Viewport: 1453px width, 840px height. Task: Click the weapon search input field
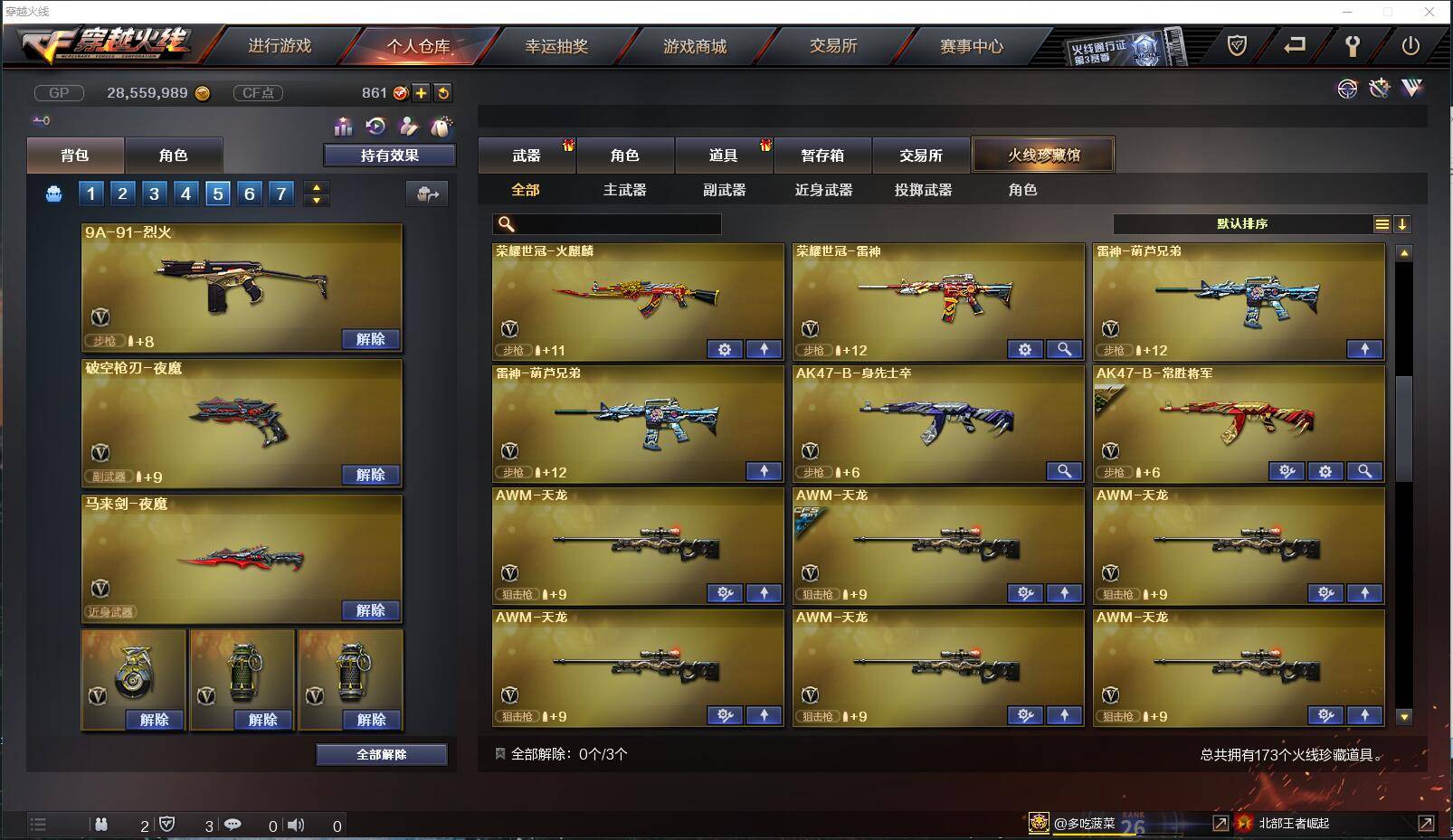coord(606,223)
